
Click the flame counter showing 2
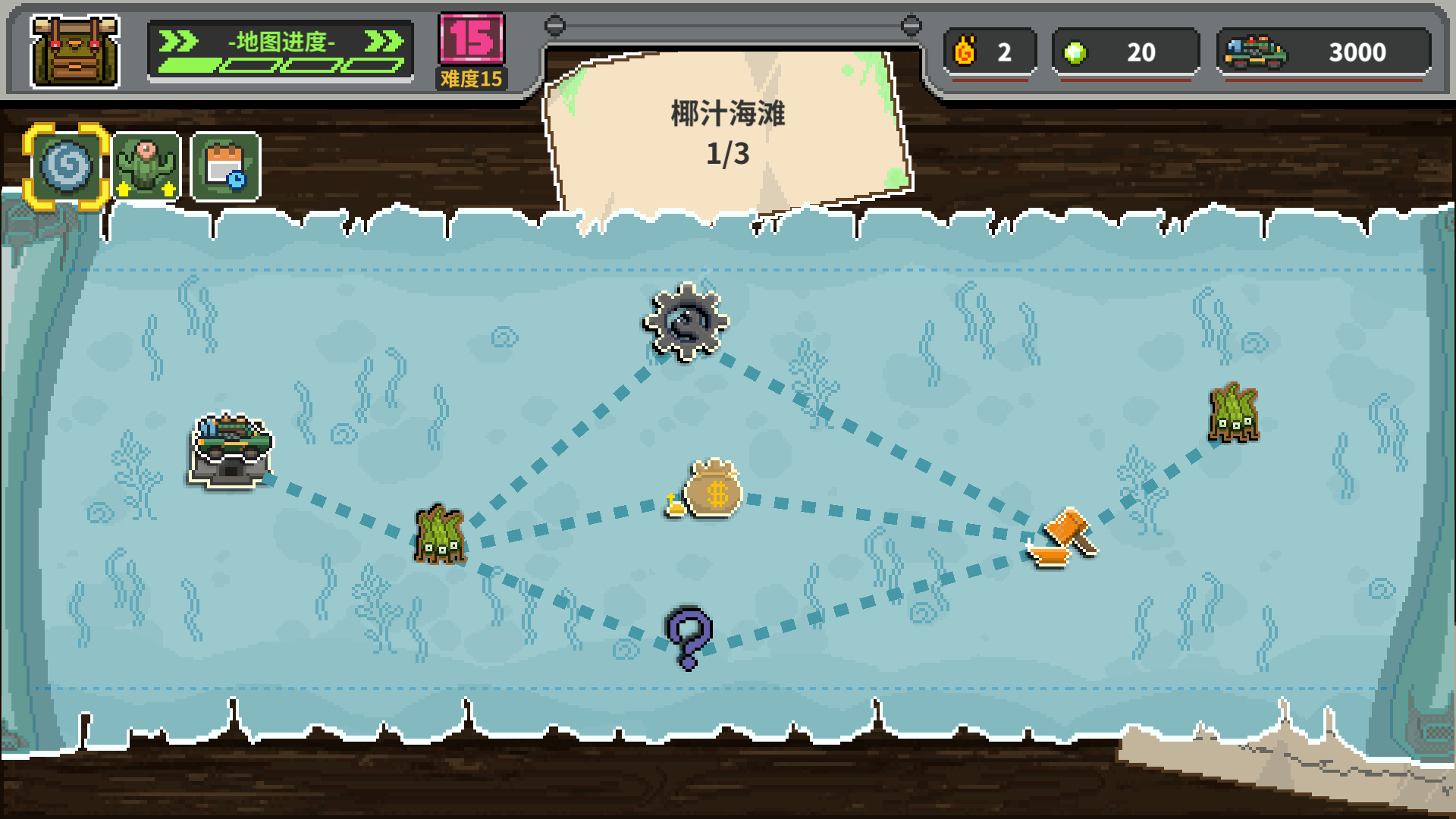988,52
